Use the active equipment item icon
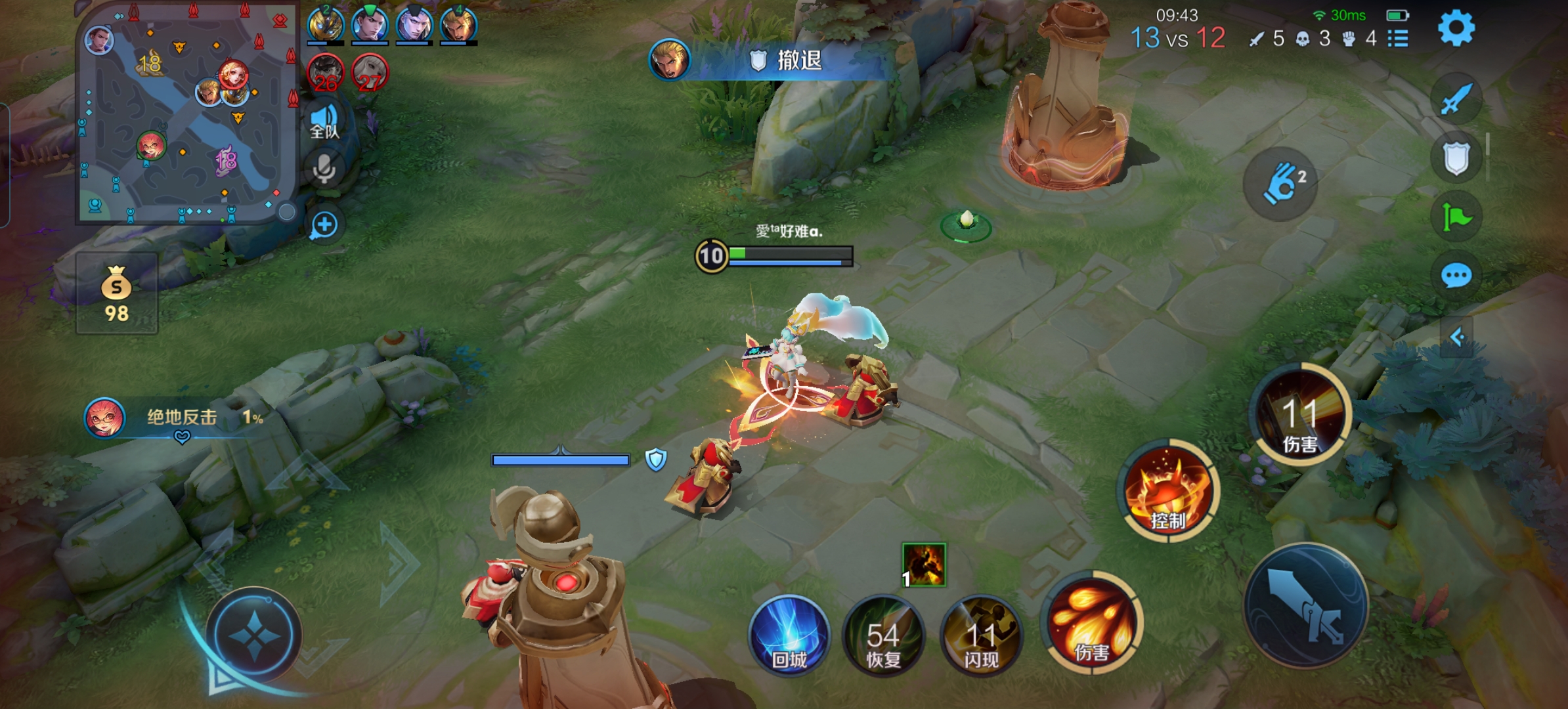The image size is (1568, 709). coord(924,565)
